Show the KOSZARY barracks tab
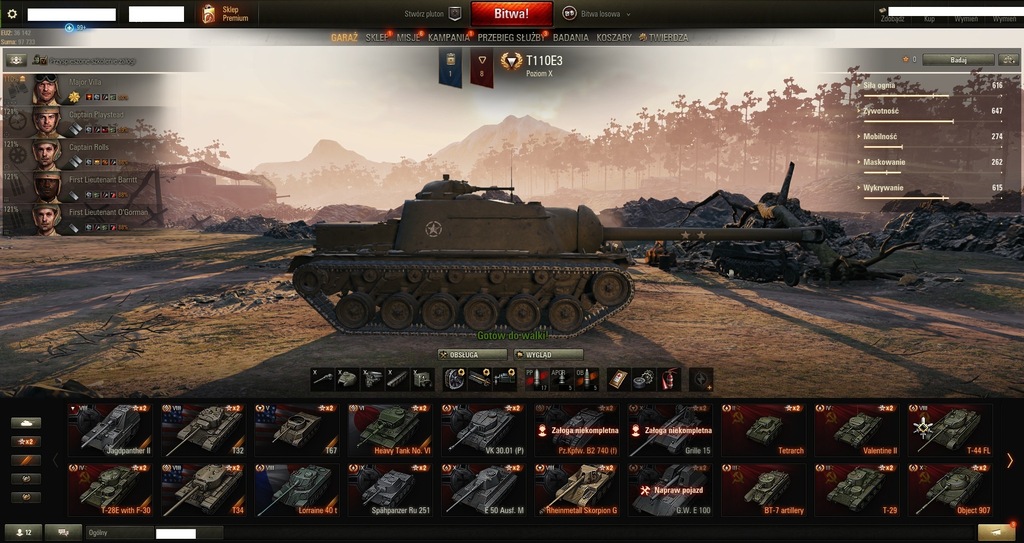The width and height of the screenshot is (1024, 543). click(614, 37)
